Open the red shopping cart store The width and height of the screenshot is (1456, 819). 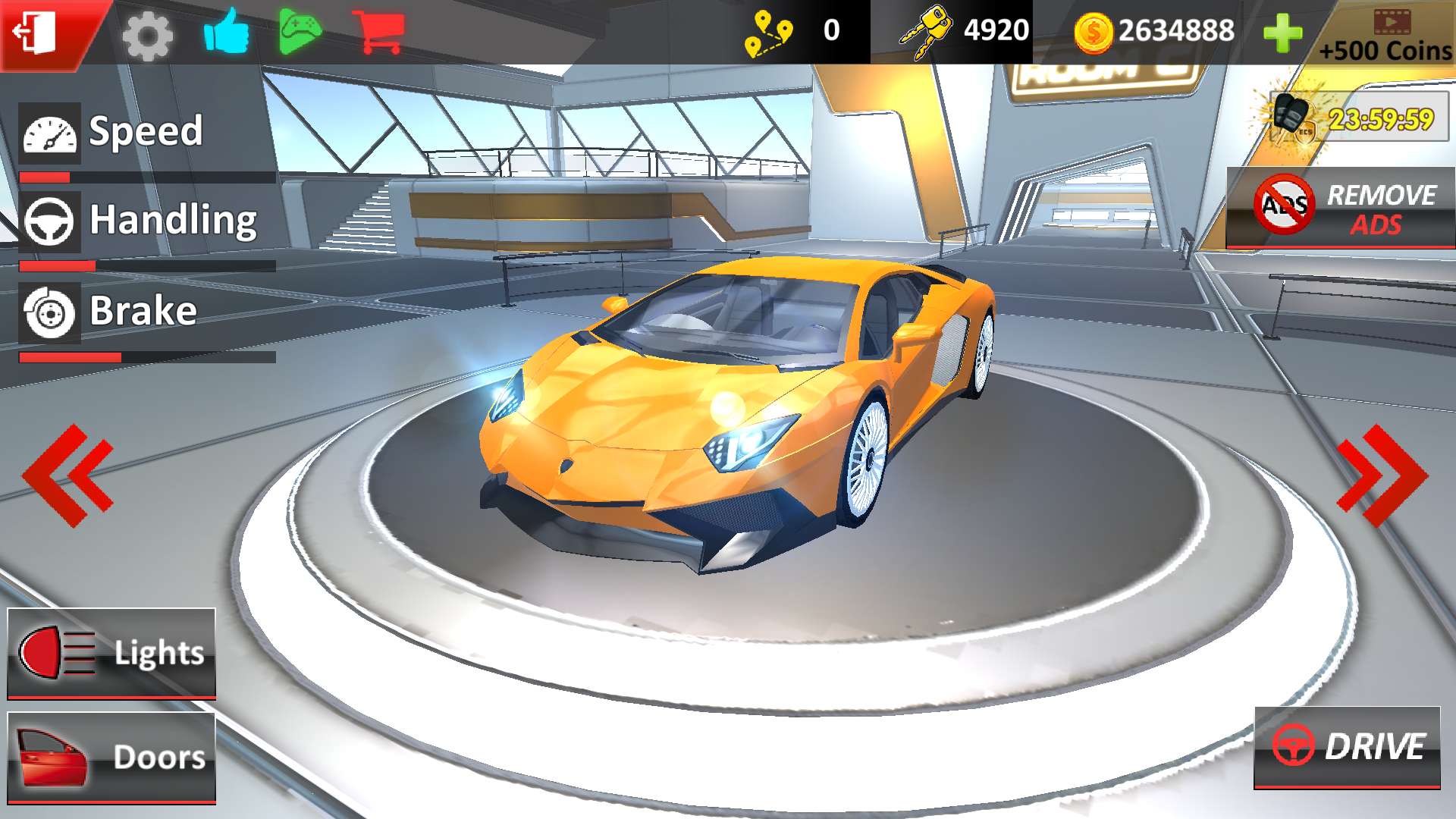point(382,32)
